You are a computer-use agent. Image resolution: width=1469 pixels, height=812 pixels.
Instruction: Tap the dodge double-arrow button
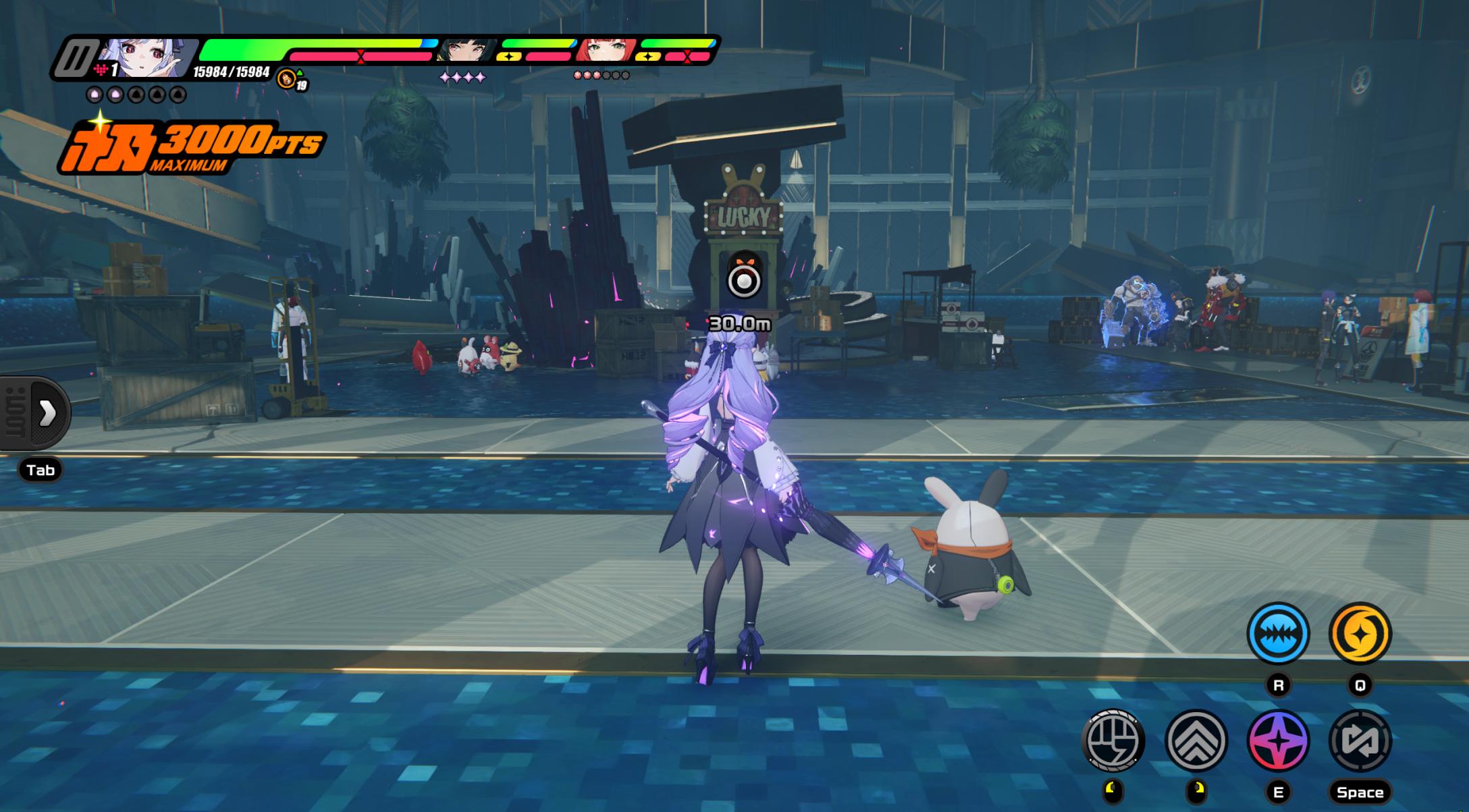coord(1196,740)
